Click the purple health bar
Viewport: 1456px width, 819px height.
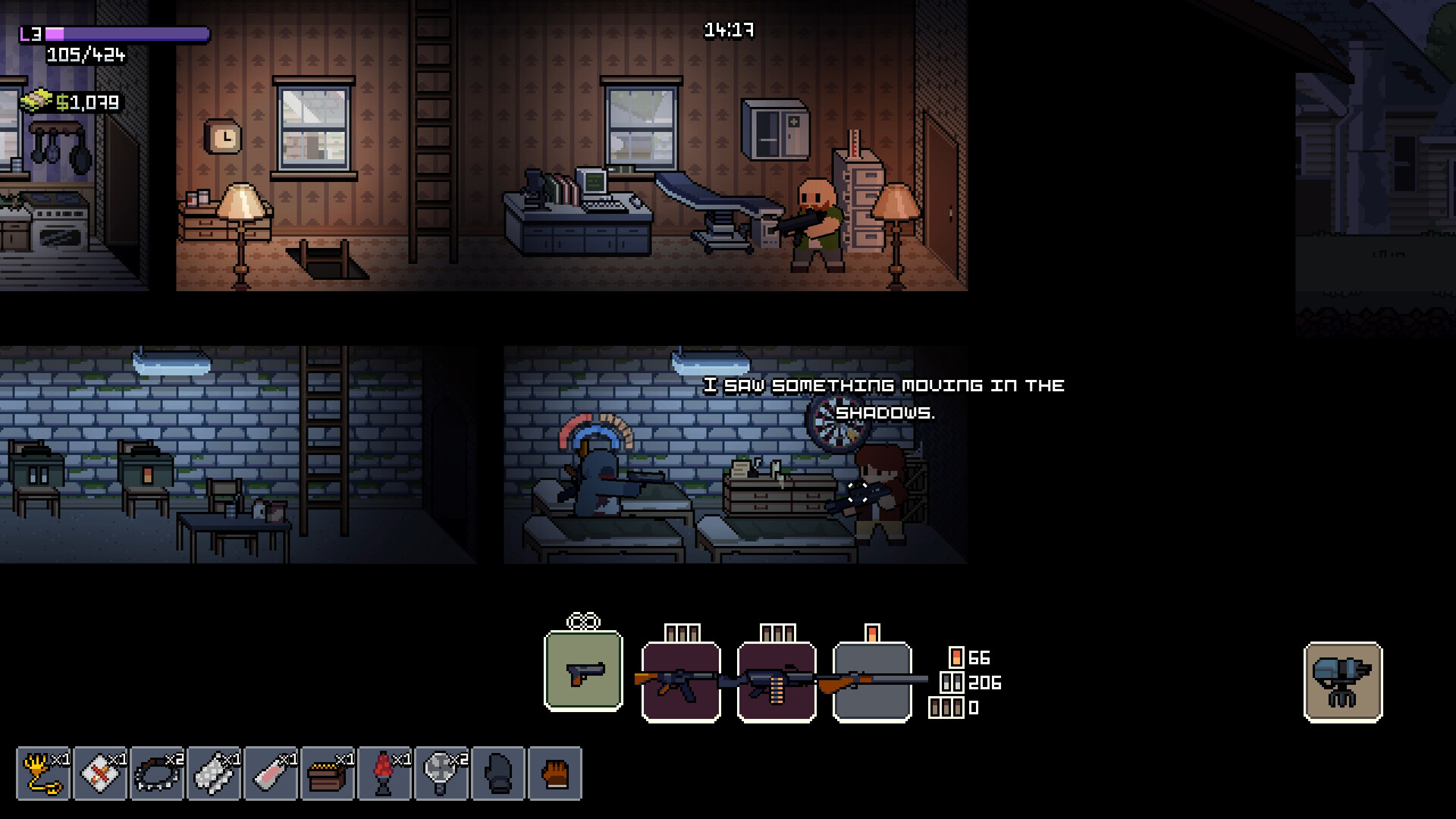point(125,33)
